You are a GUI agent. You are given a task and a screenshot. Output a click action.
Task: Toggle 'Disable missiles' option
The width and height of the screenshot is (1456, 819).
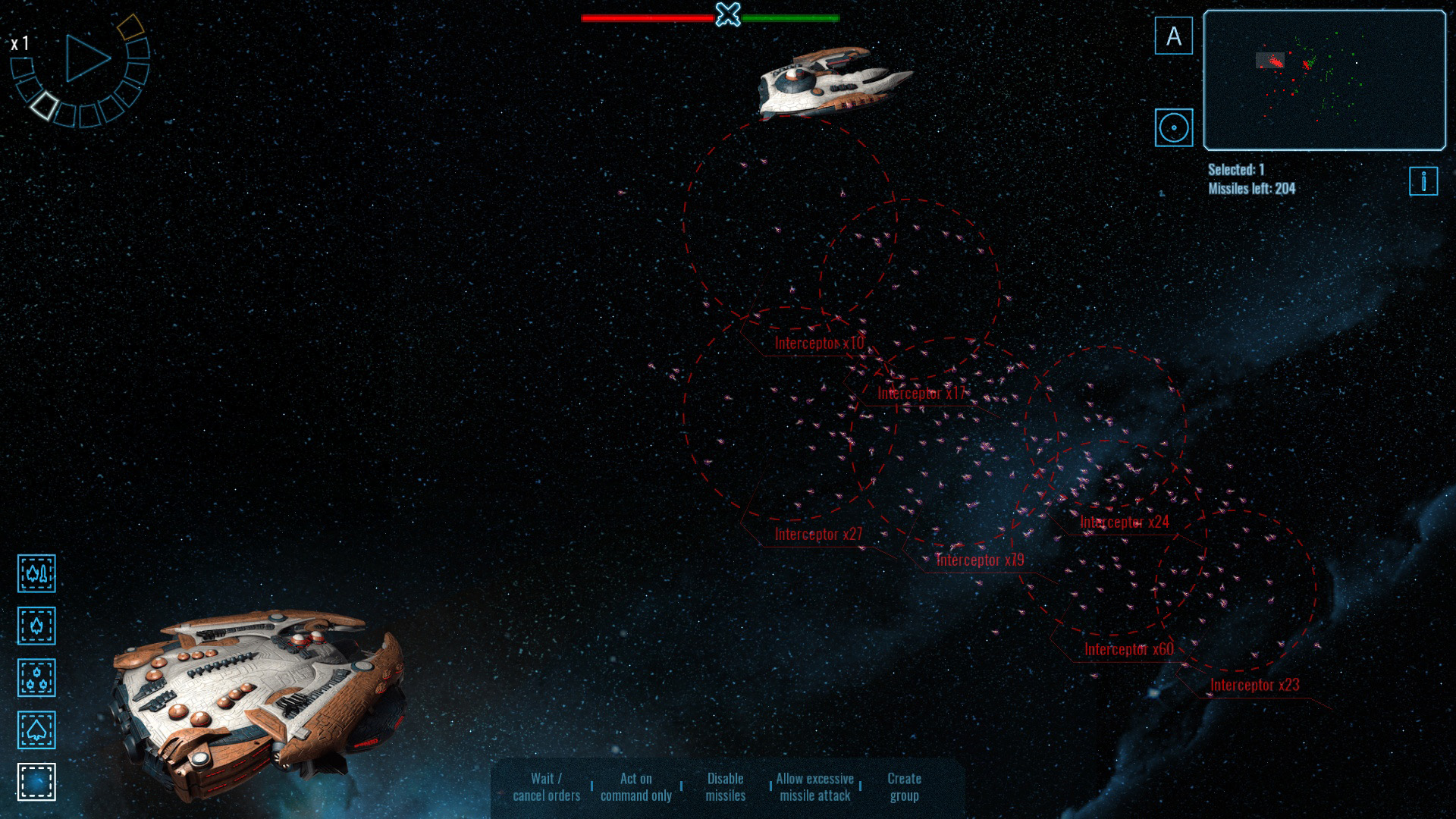pos(726,786)
